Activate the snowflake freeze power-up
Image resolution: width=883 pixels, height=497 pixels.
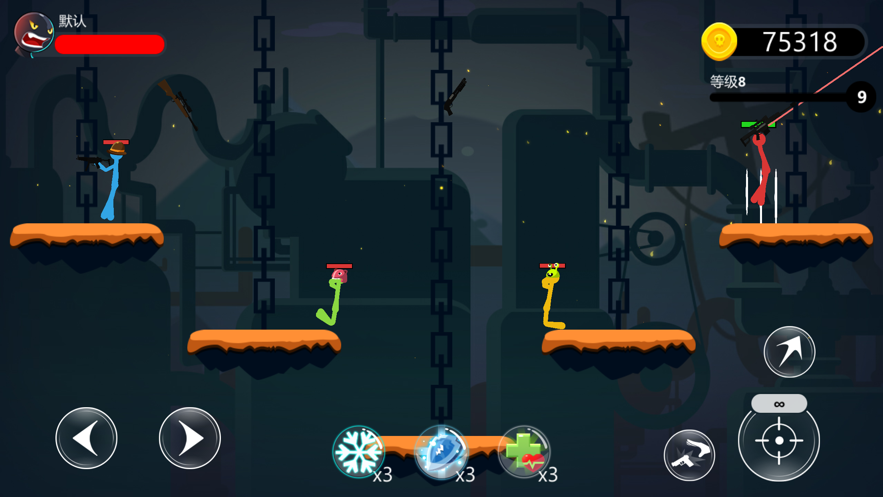pyautogui.click(x=358, y=451)
